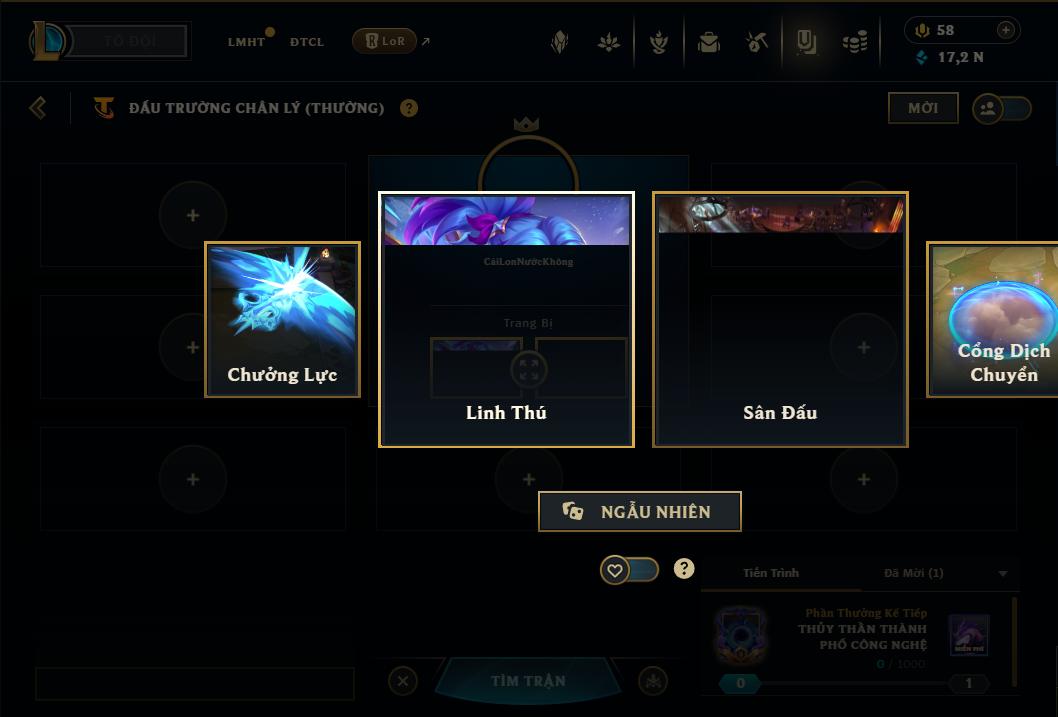Screen dimensions: 1058x717
Task: Invite players with the MỜI button
Action: point(922,108)
